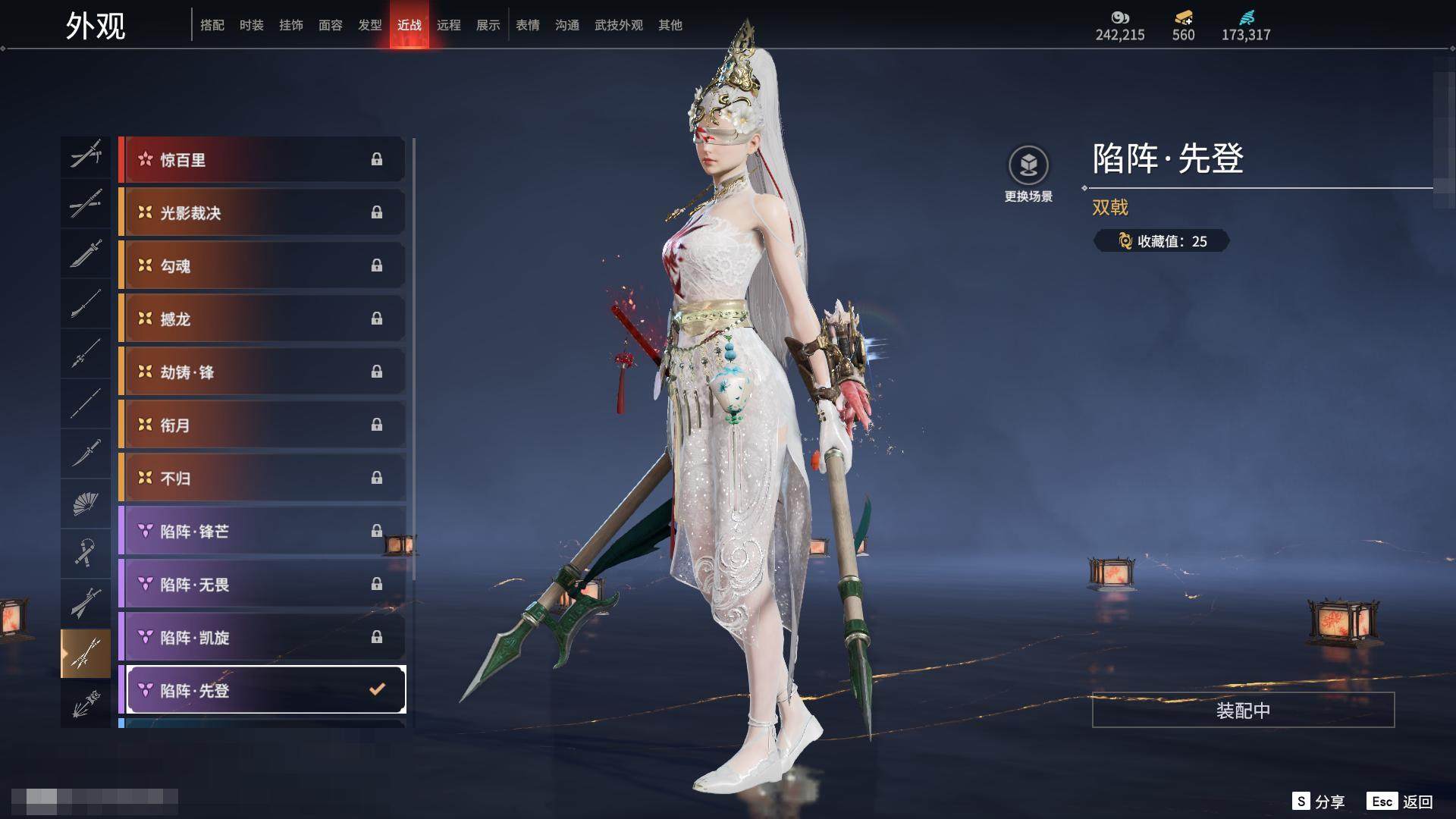Select the 撼龙 skin row

pos(262,319)
